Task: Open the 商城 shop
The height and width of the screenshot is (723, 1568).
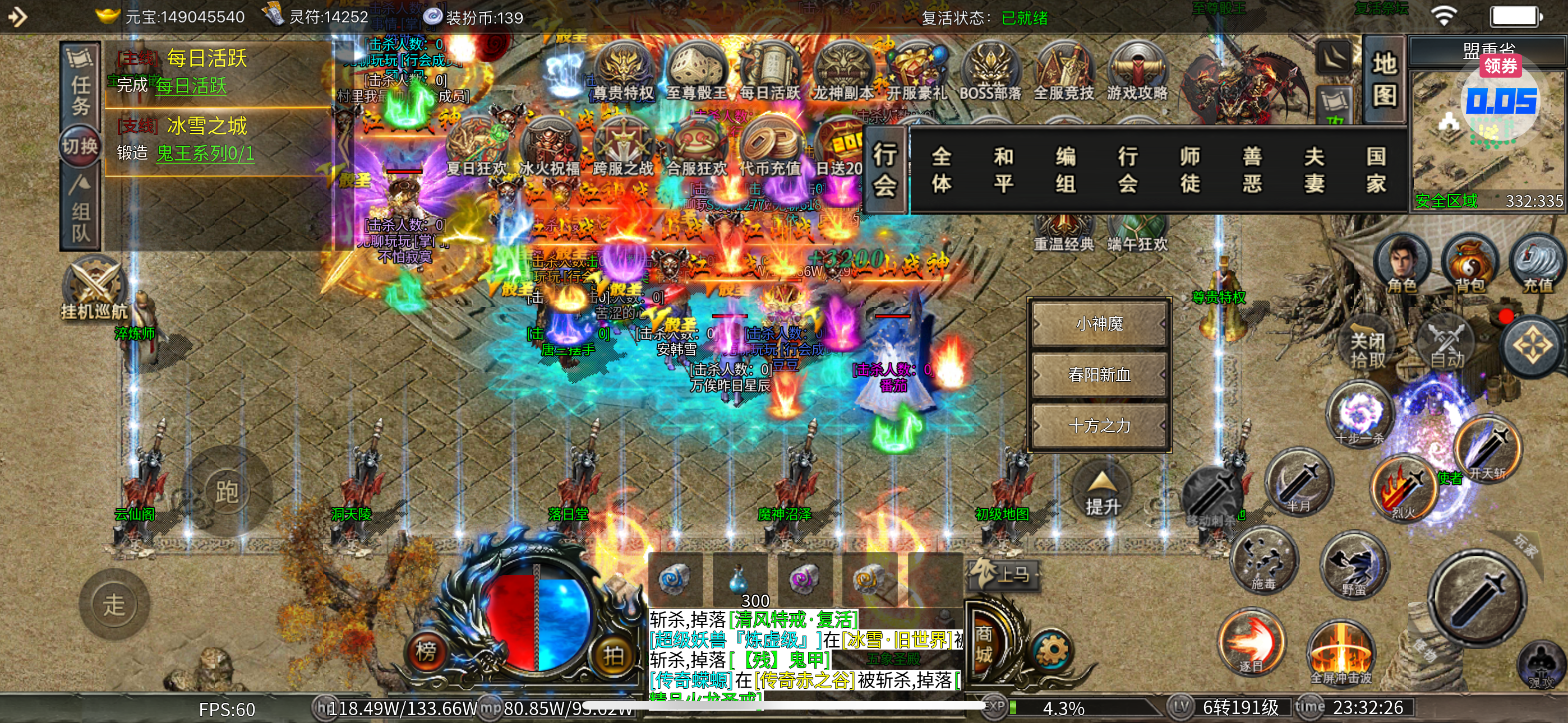Action: 984,644
